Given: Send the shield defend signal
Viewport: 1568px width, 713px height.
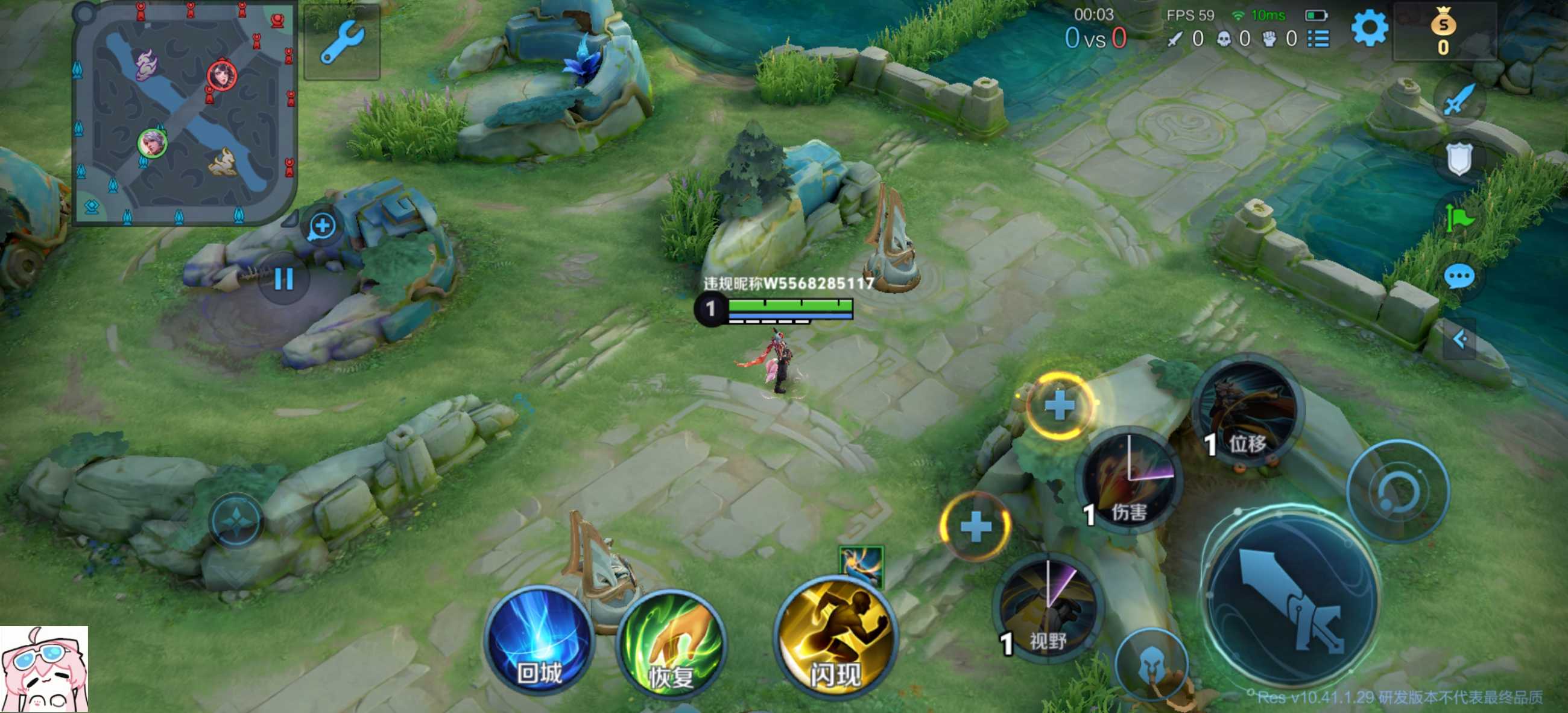Looking at the screenshot, I should coord(1459,159).
